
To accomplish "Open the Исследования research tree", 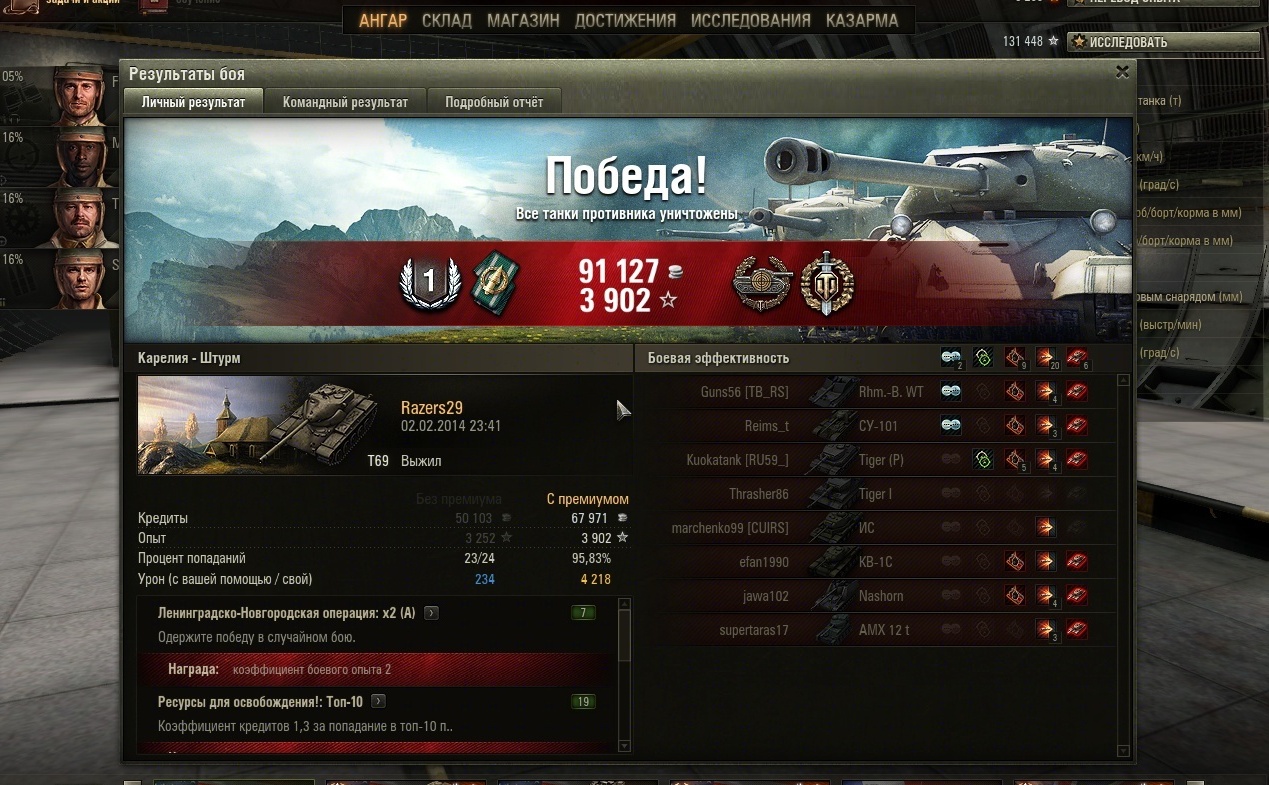I will tap(751, 20).
